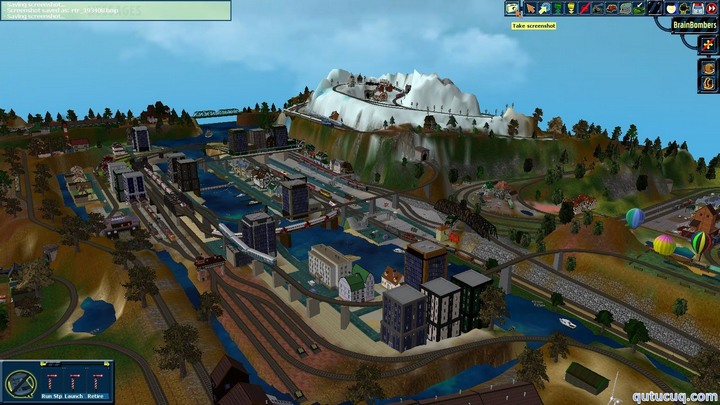Screen dimensions: 720x405
Task: Toggle the yellow cross move icon
Action: (x=709, y=46)
